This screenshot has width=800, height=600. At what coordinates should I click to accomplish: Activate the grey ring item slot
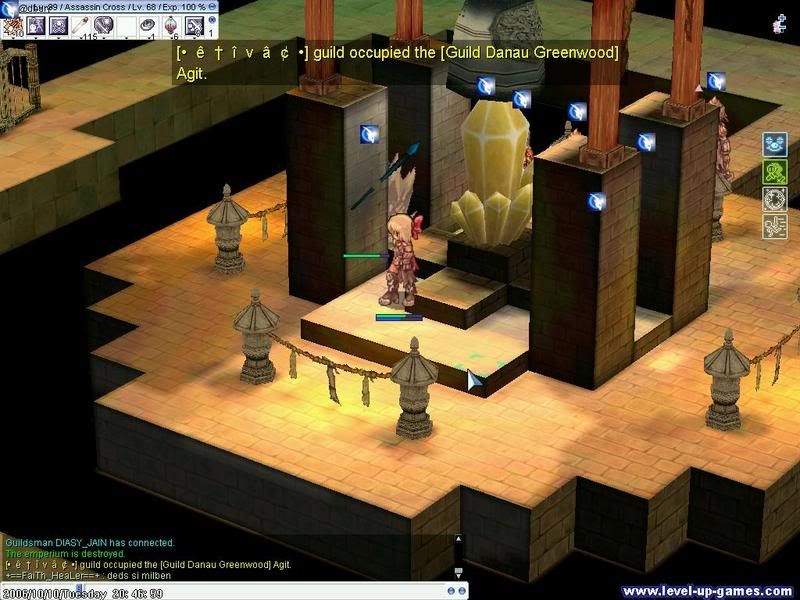point(147,24)
